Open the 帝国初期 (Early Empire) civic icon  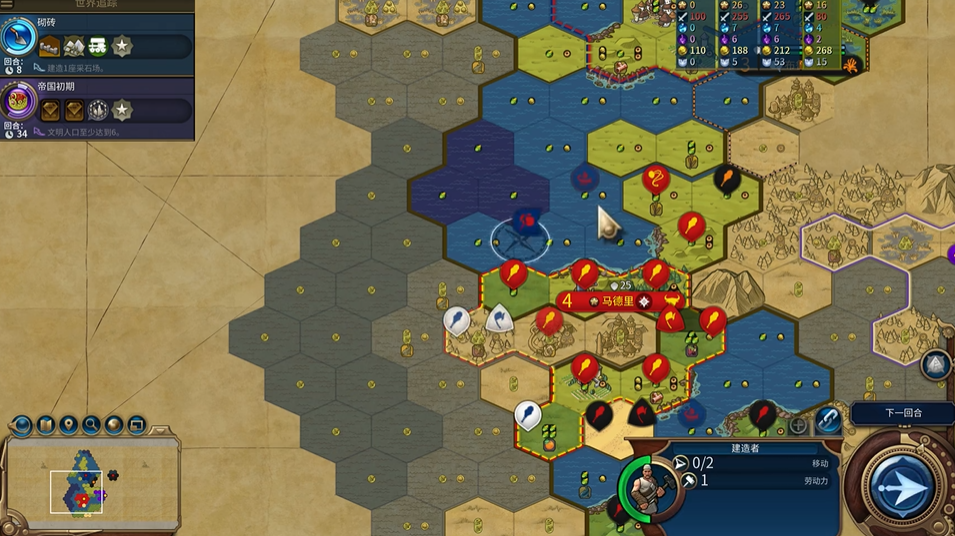[x=18, y=101]
